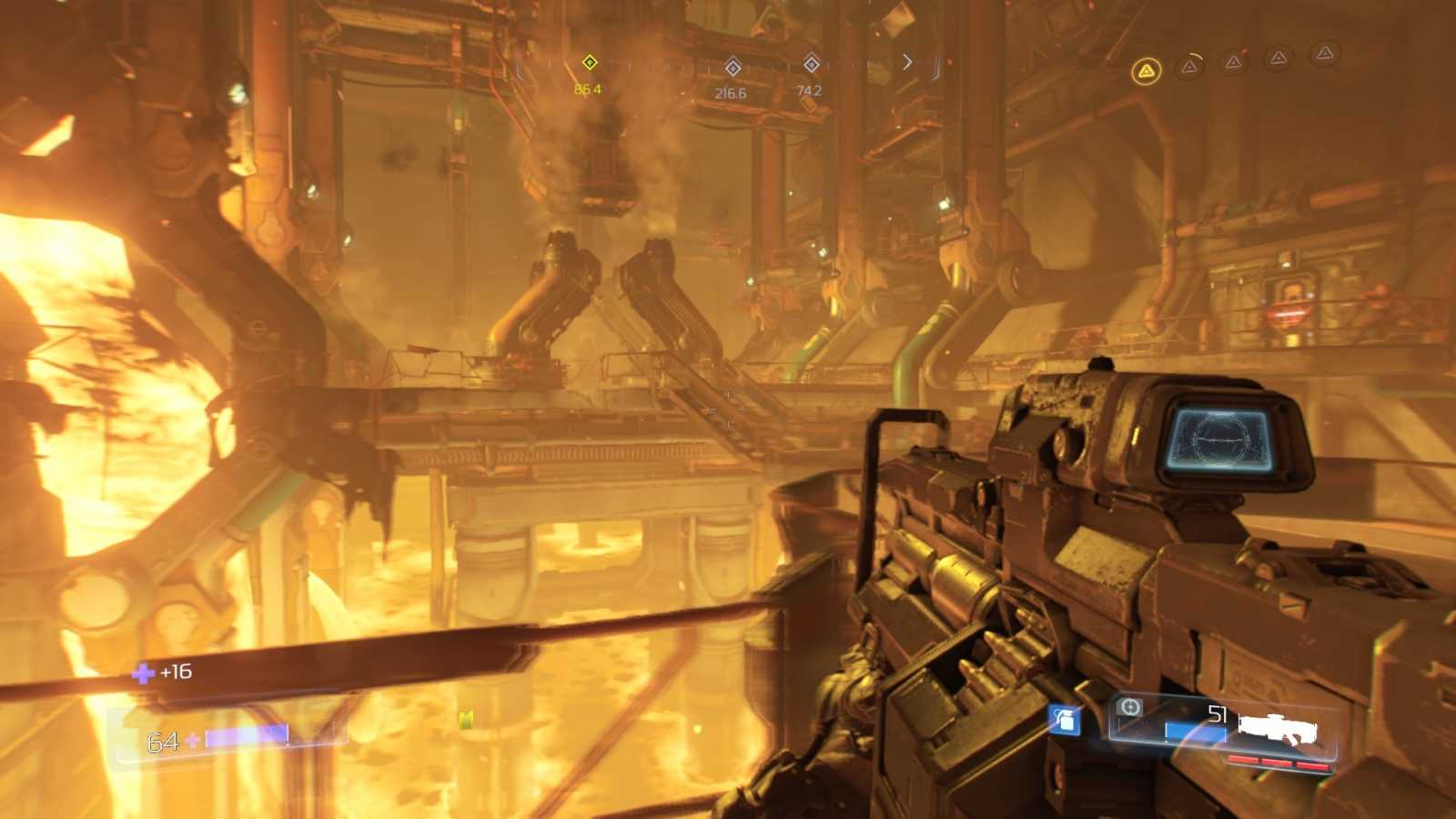Select the highlighted yellow triangle challenge icon
Screen dimensions: 1456x819
pos(1147,70)
